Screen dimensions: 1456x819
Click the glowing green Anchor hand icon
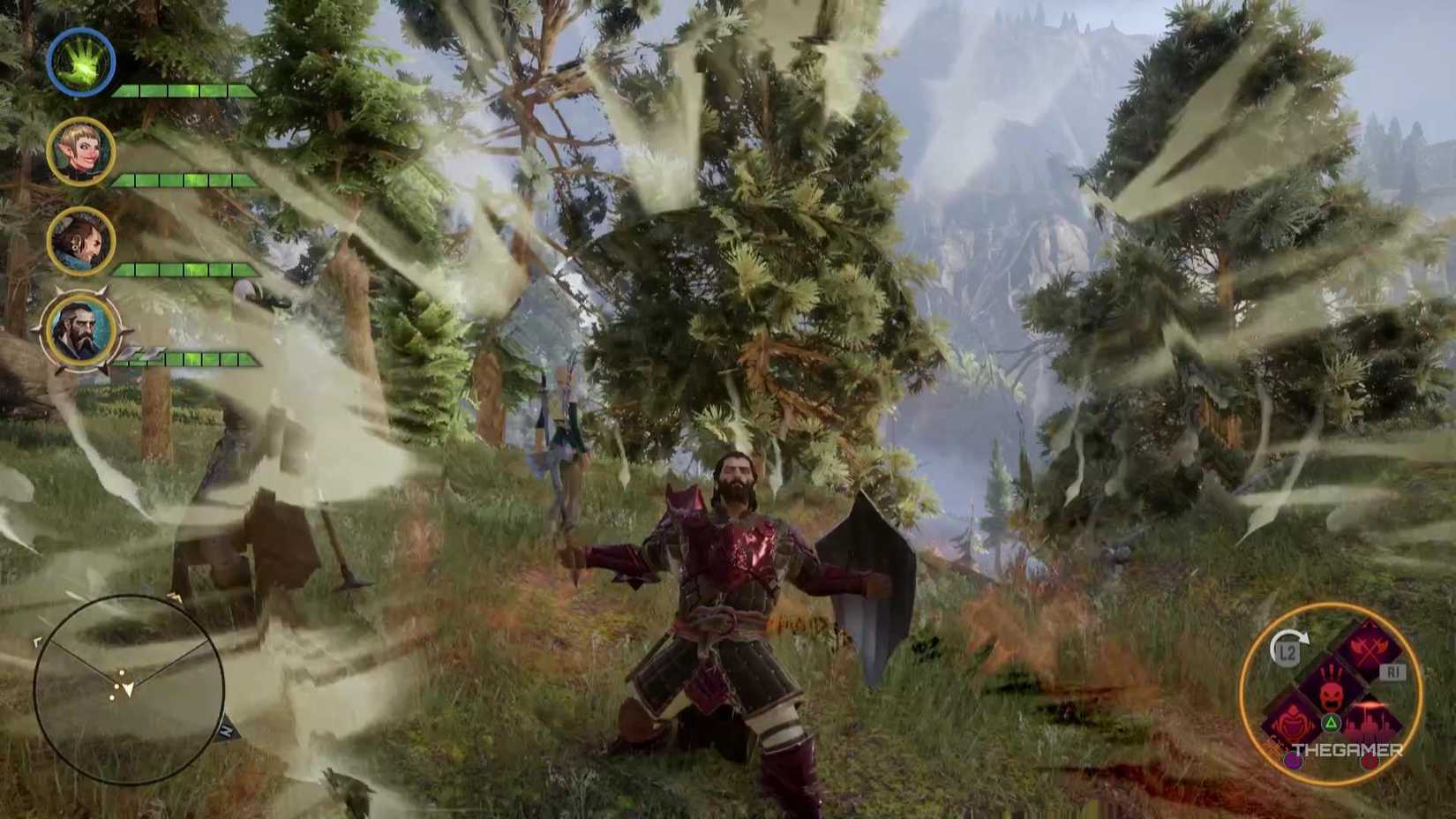point(79,62)
